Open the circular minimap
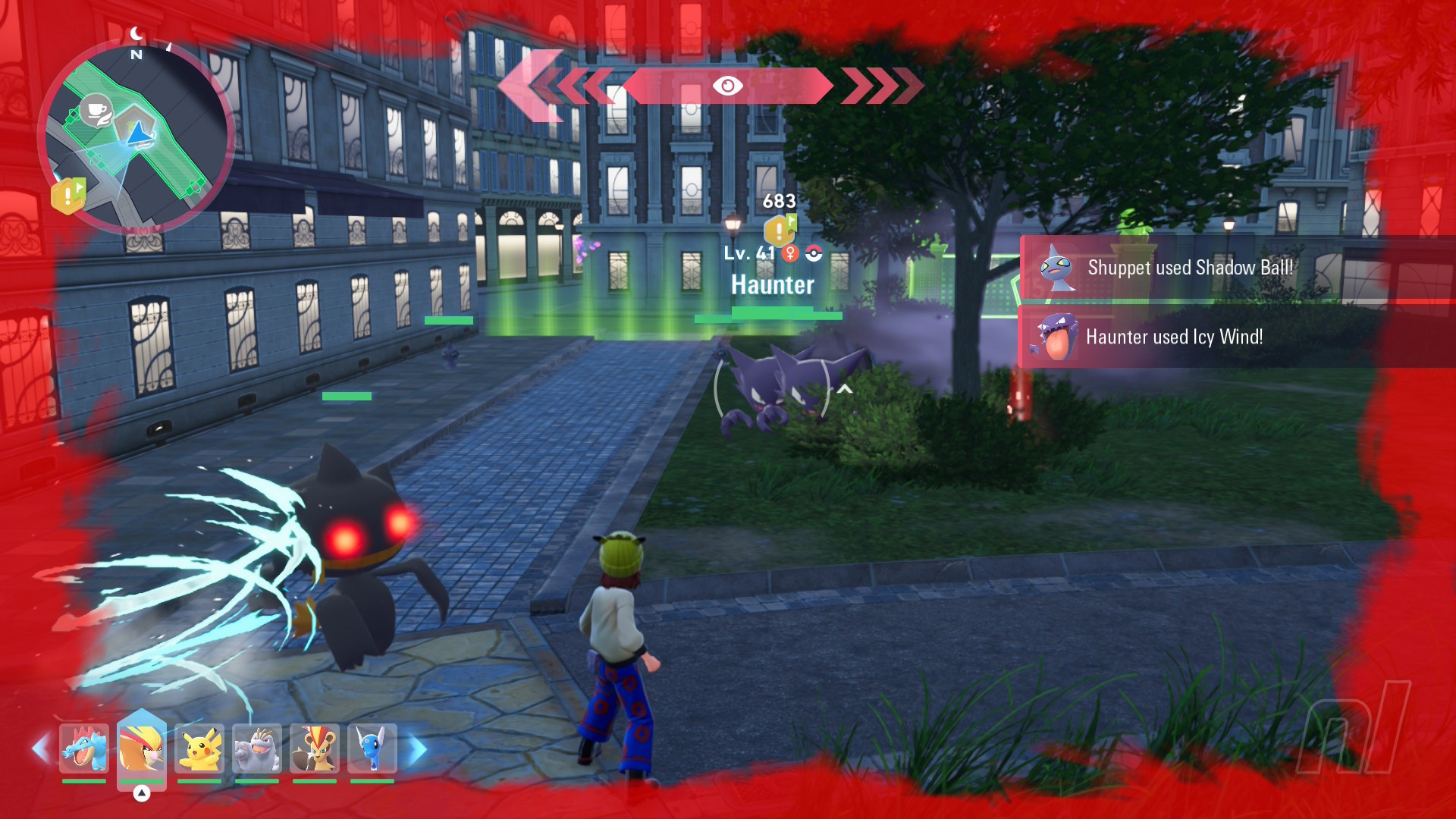The image size is (1456, 819). tap(136, 136)
